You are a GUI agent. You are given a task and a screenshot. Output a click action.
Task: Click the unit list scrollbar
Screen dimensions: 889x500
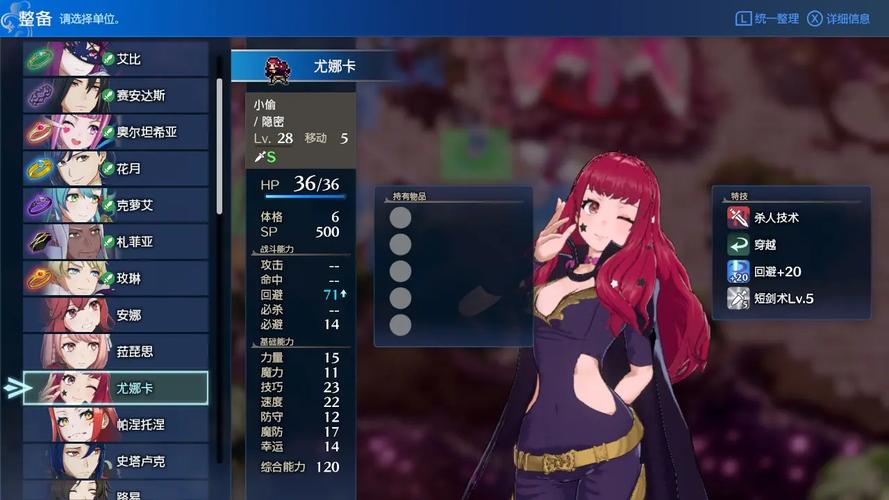[219, 145]
